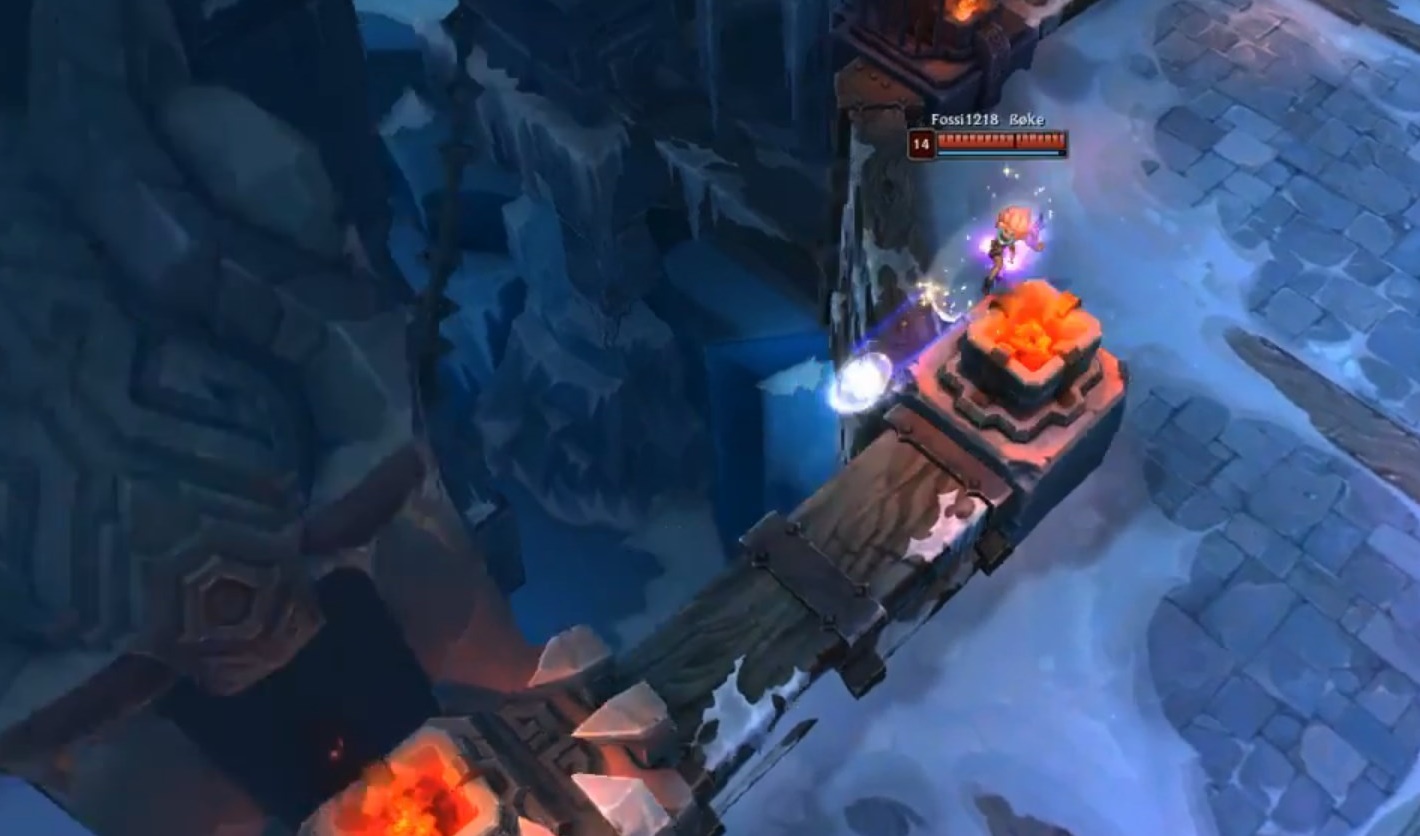Screen dimensions: 1420x836
Task: Select the name label Bøke
Action: click(1027, 119)
